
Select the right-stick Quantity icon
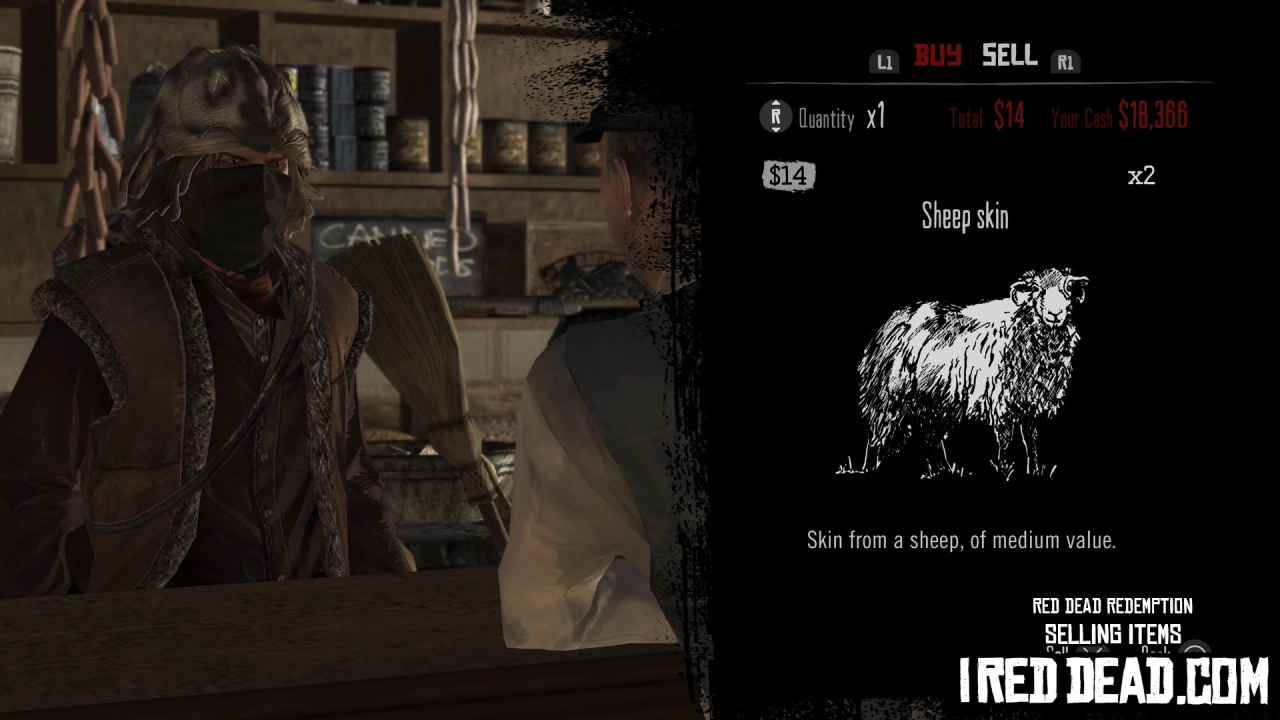[776, 116]
